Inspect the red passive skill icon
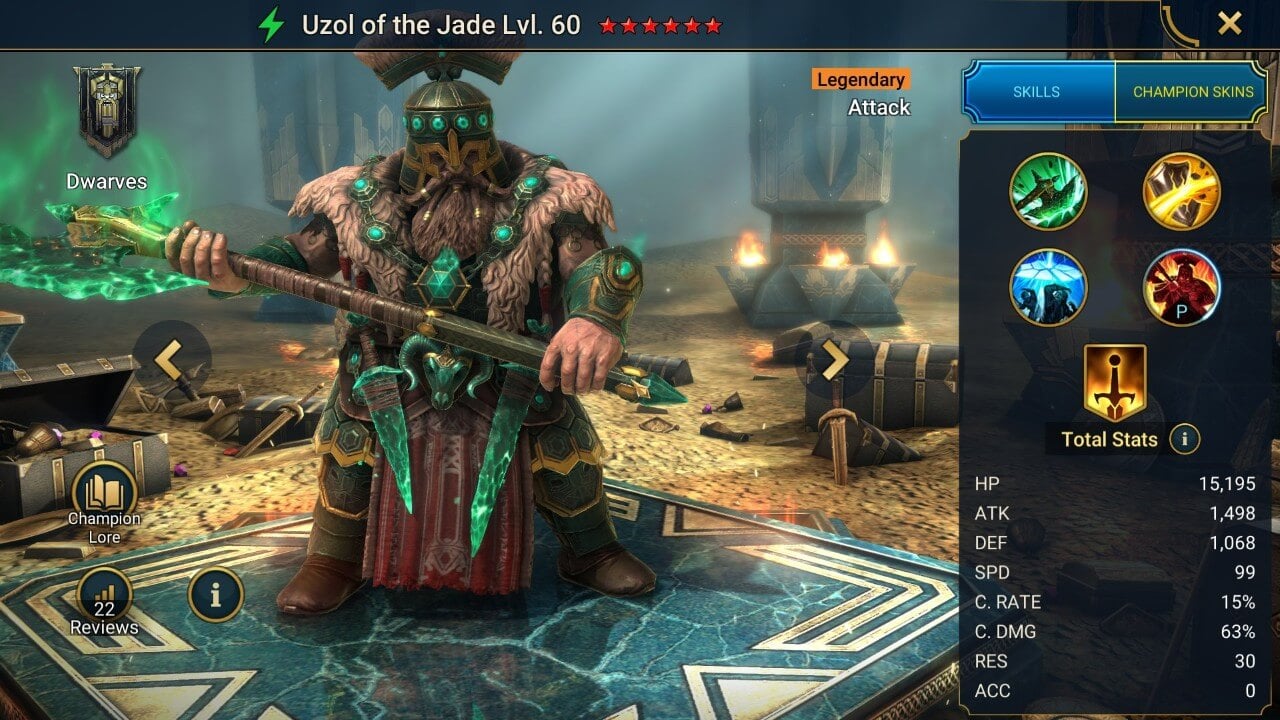The image size is (1280, 720). (1182, 289)
